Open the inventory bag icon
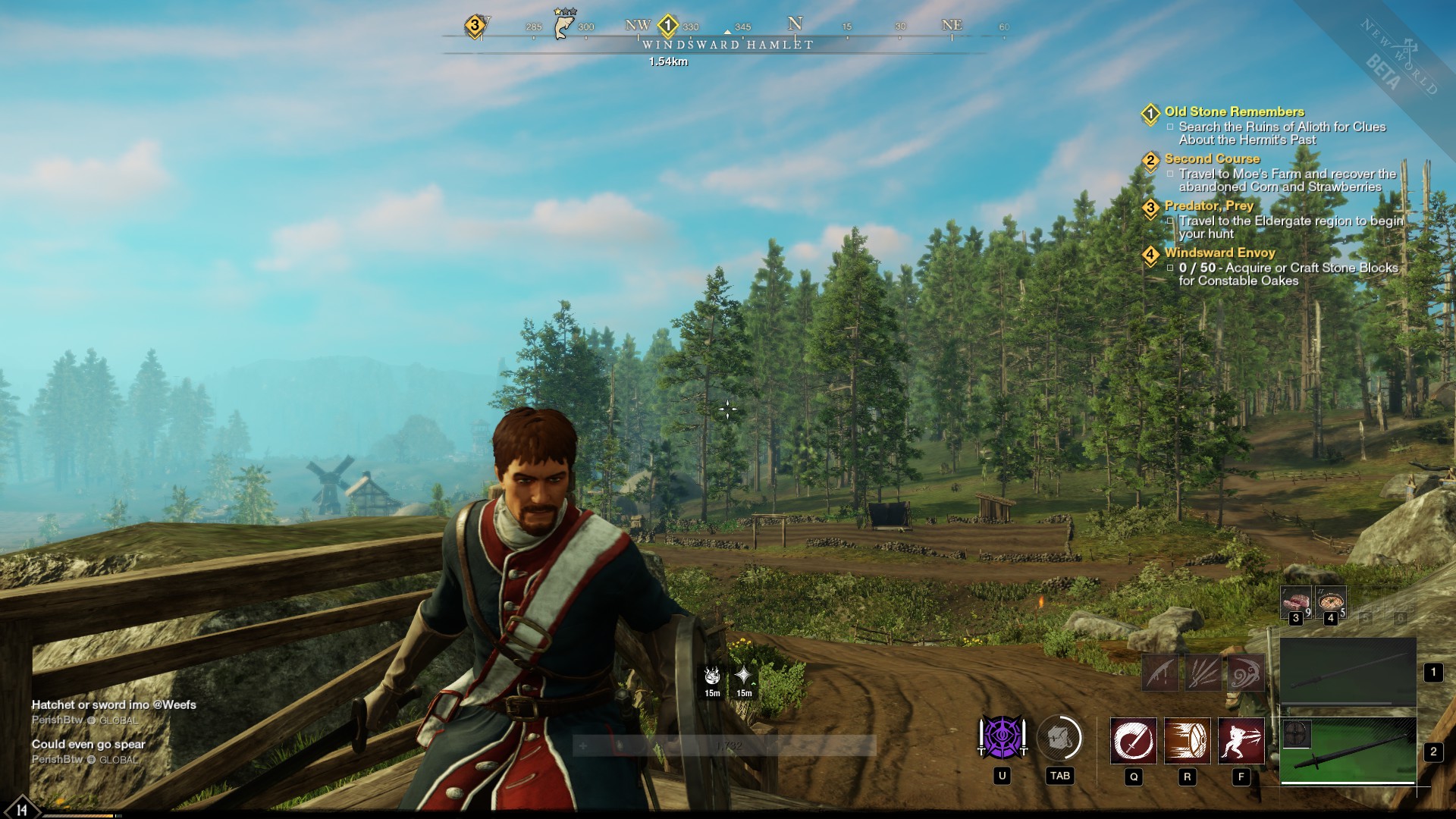 [1059, 738]
